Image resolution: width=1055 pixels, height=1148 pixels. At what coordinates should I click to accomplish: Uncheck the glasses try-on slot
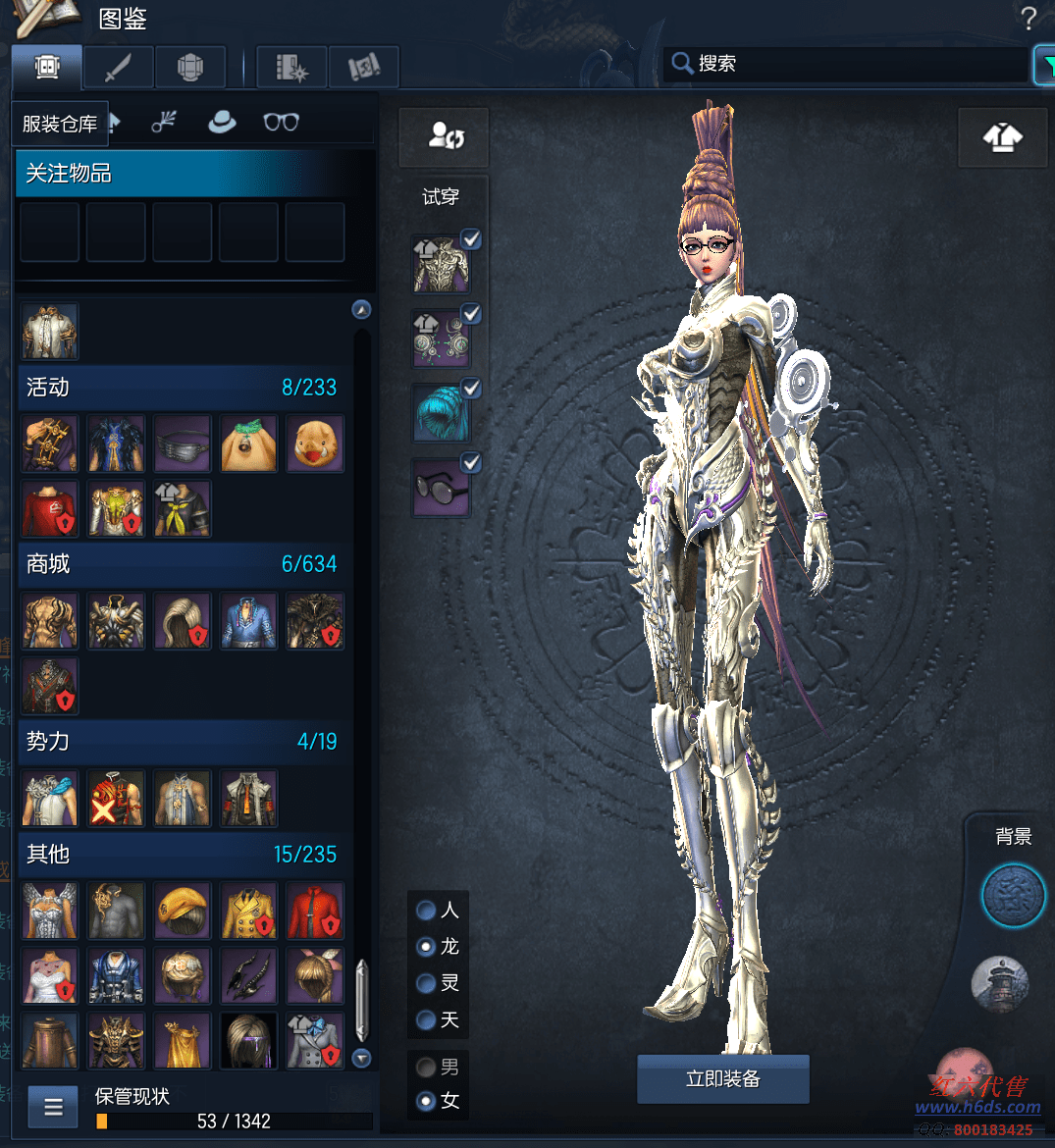point(471,463)
